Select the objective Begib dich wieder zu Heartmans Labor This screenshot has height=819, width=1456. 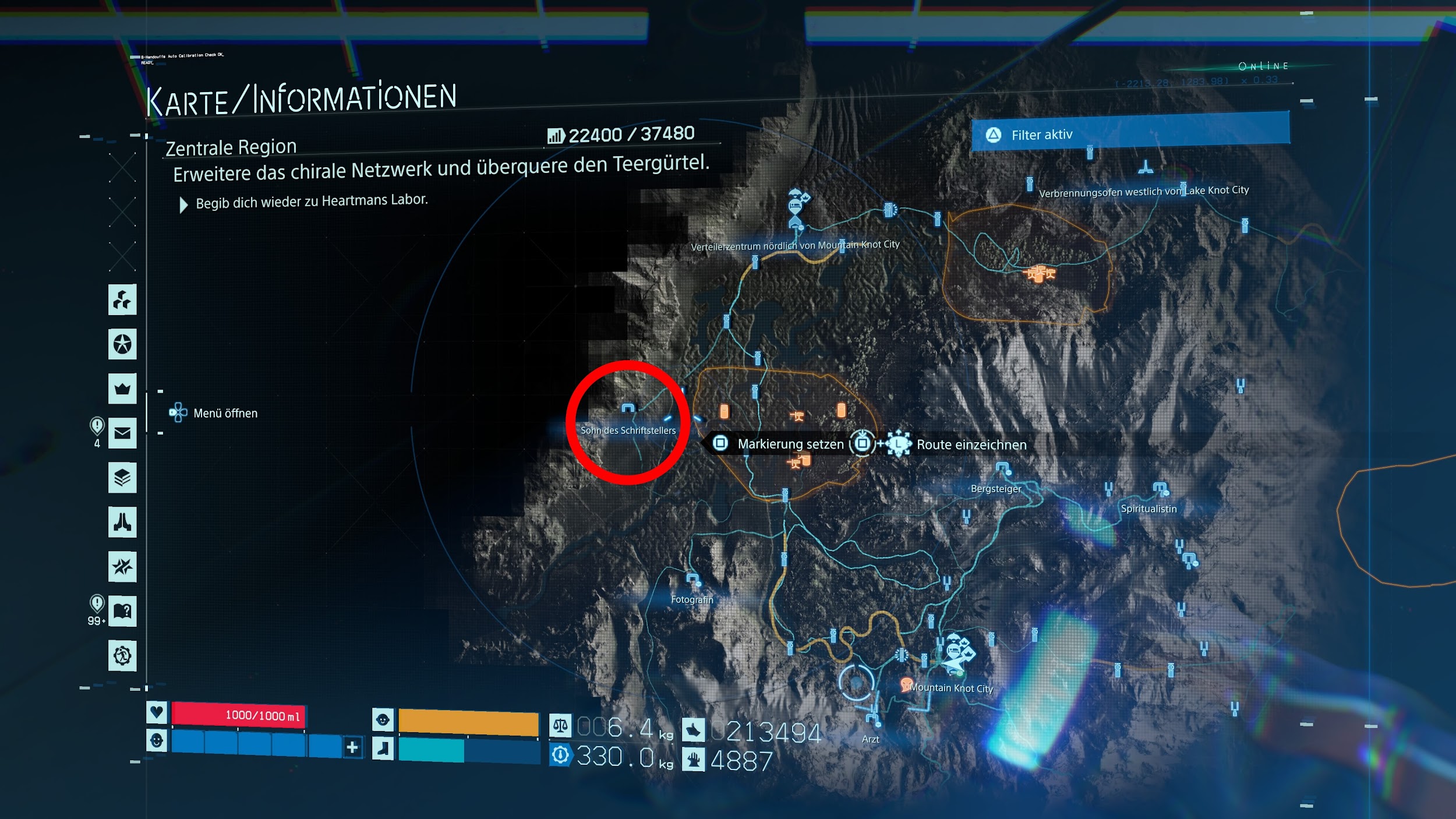[312, 202]
